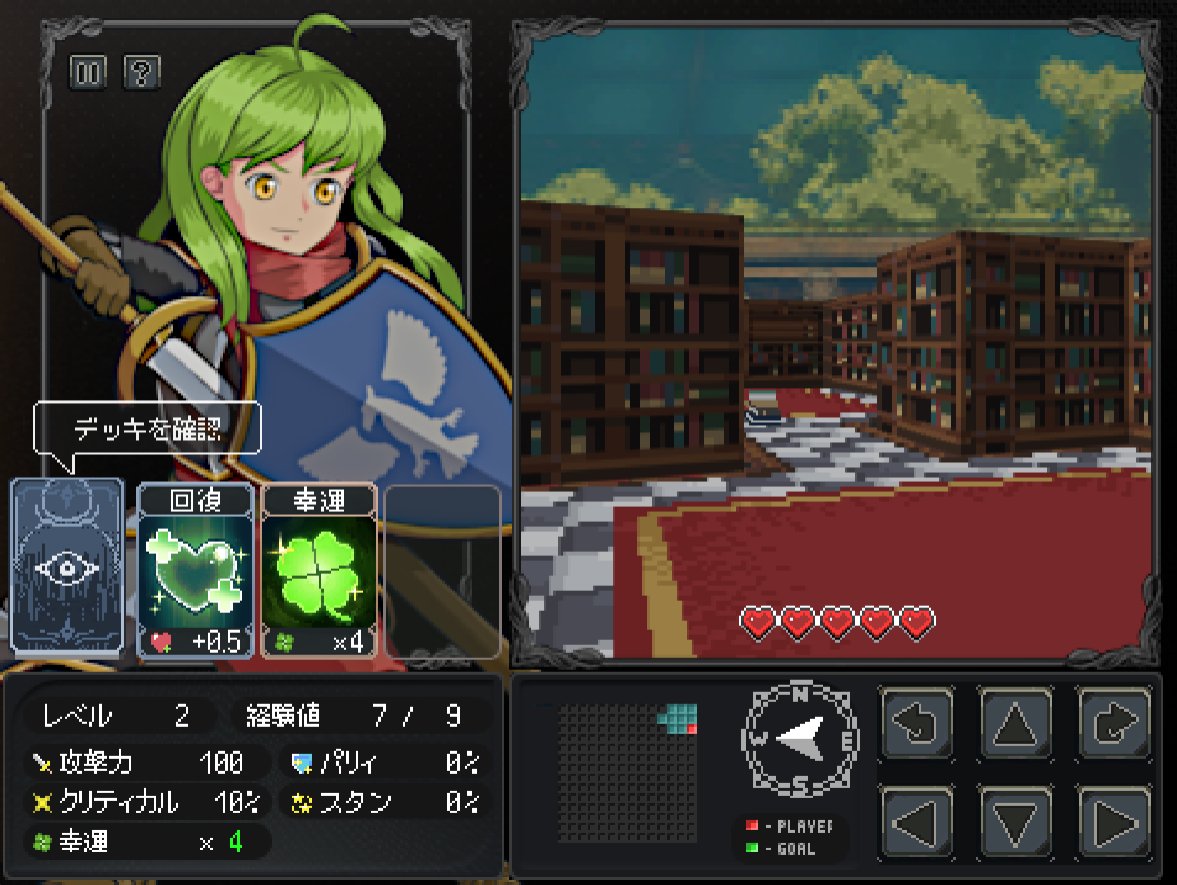Strafe right with the right triangle button
Screen dimensions: 1177x885
[x=1114, y=822]
